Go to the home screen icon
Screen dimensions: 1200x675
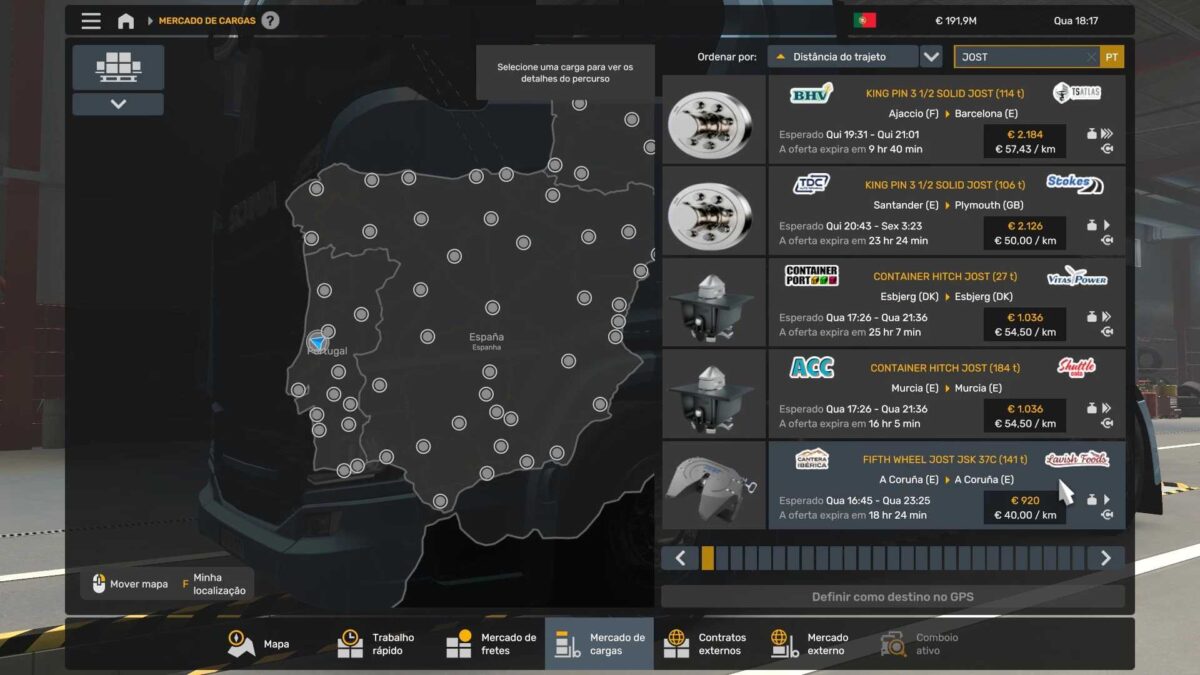click(x=126, y=21)
